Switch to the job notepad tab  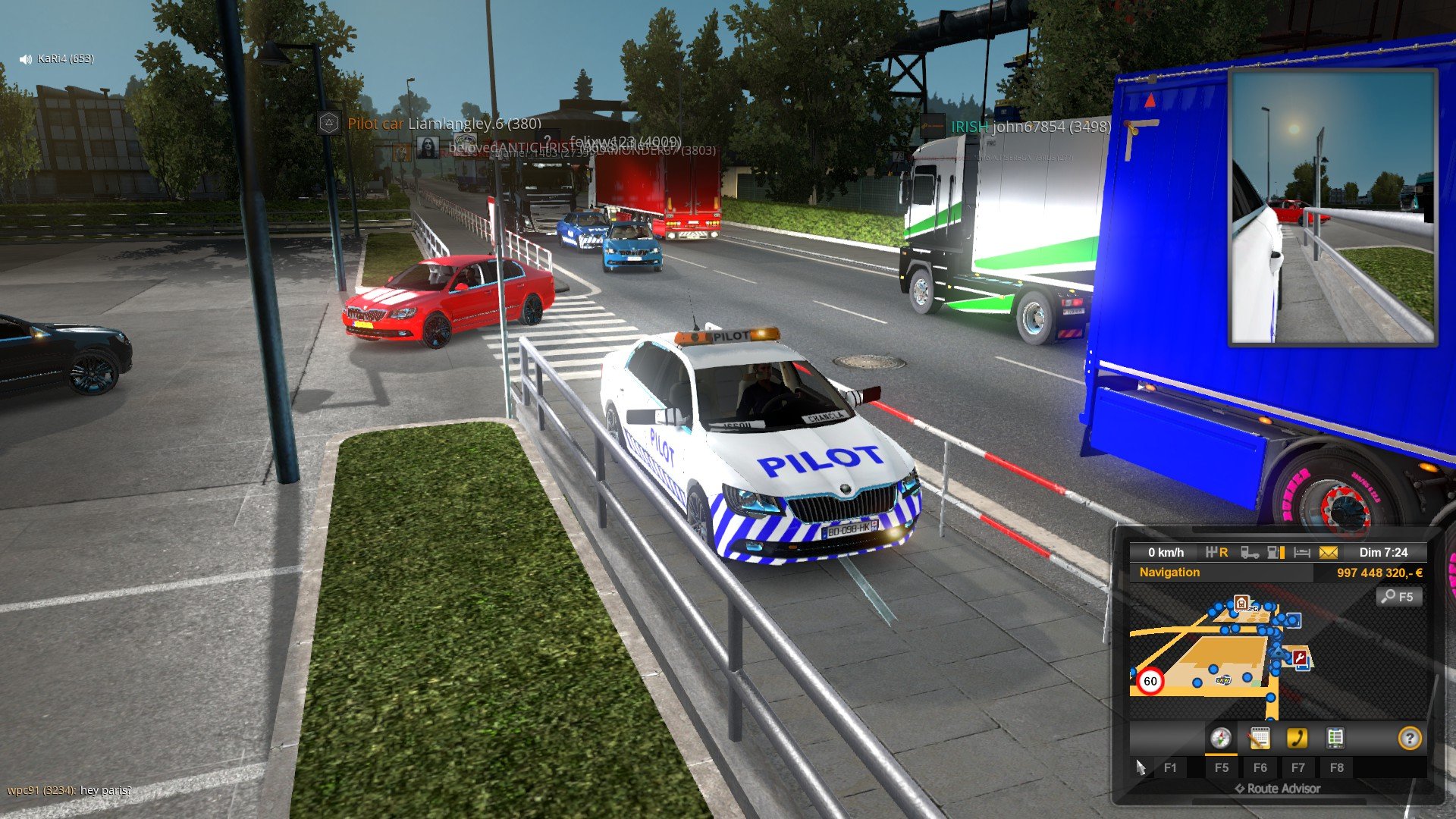click(x=1259, y=738)
